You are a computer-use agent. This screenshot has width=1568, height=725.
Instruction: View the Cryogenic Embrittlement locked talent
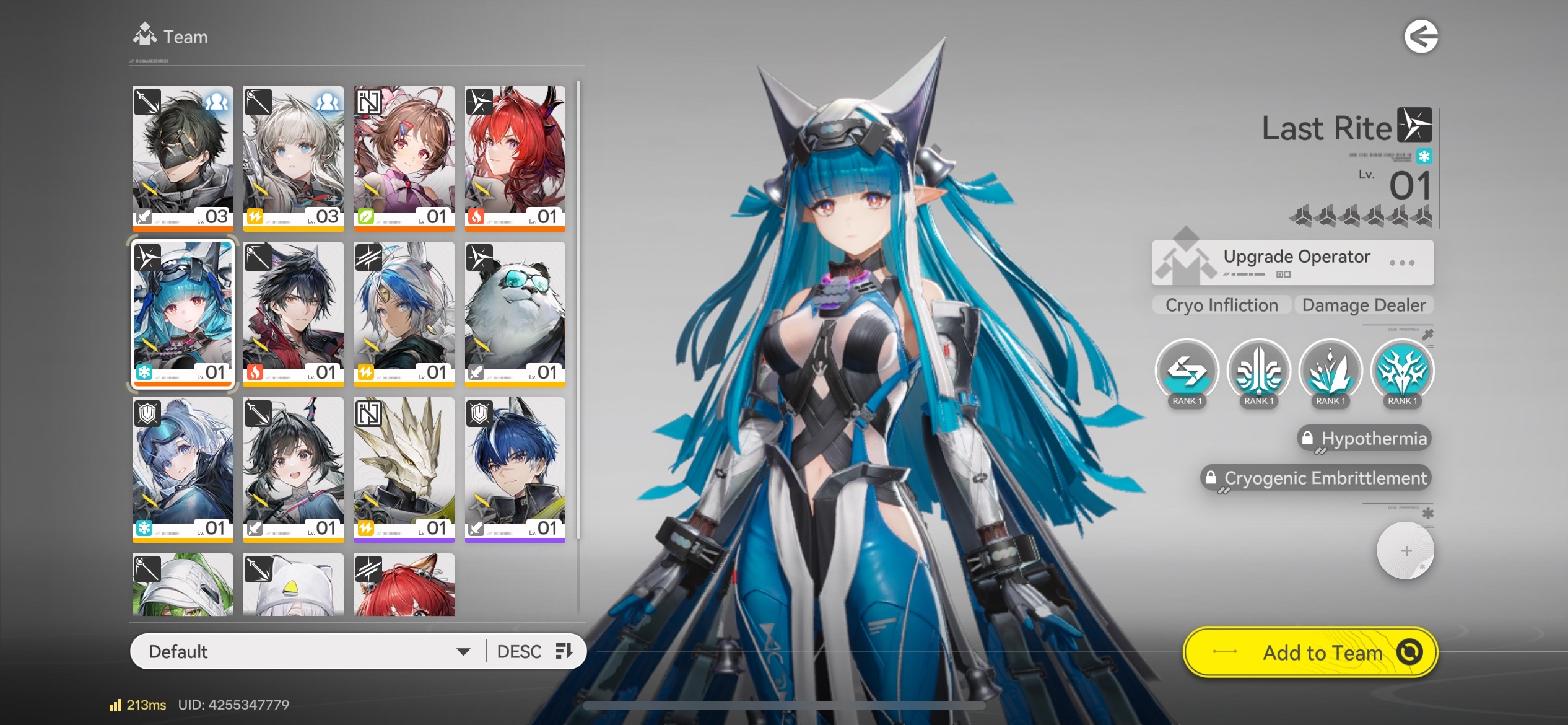(1316, 478)
